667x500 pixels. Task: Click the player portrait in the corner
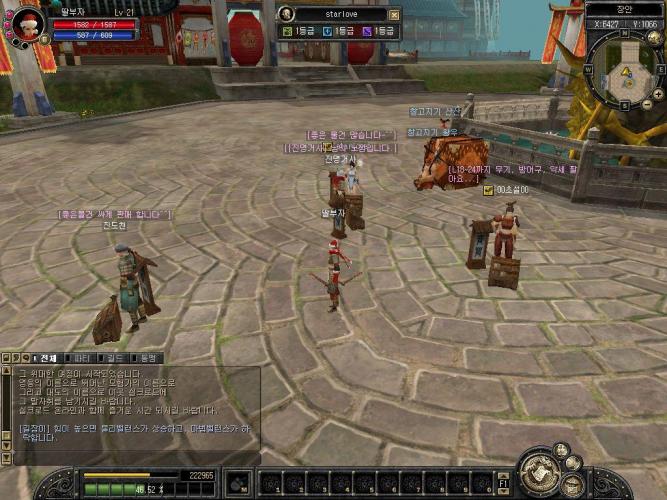[x=27, y=22]
